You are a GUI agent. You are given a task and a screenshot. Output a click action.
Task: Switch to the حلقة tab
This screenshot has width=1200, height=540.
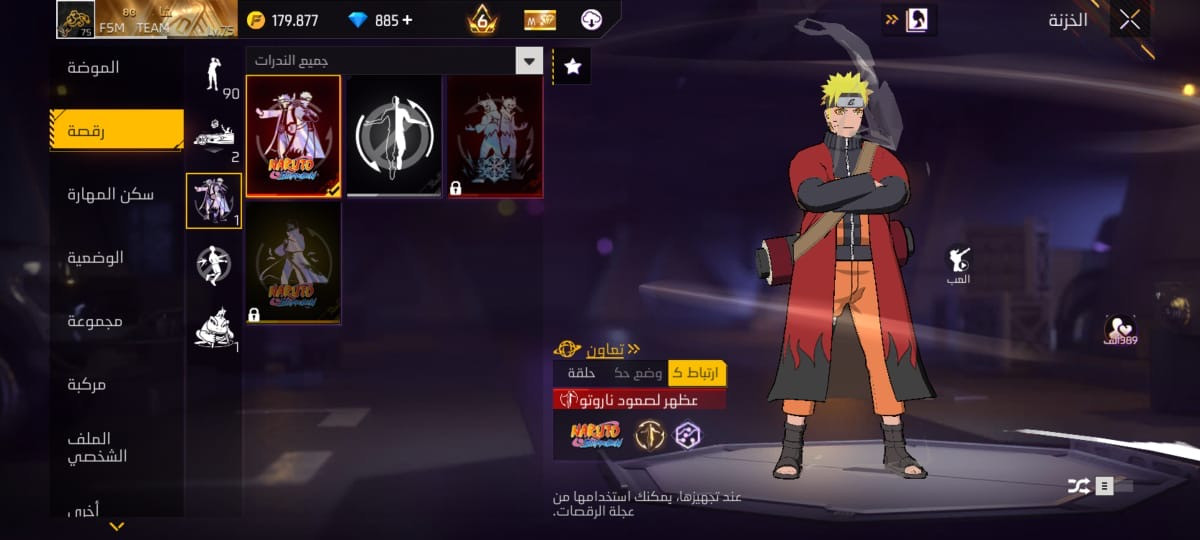point(581,373)
